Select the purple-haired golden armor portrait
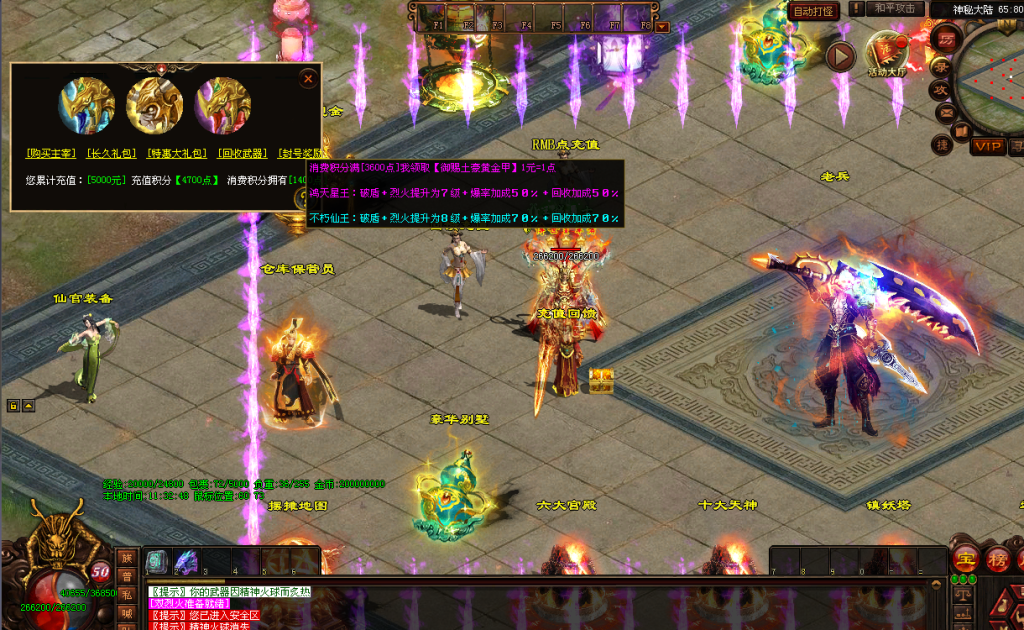 click(x=223, y=105)
